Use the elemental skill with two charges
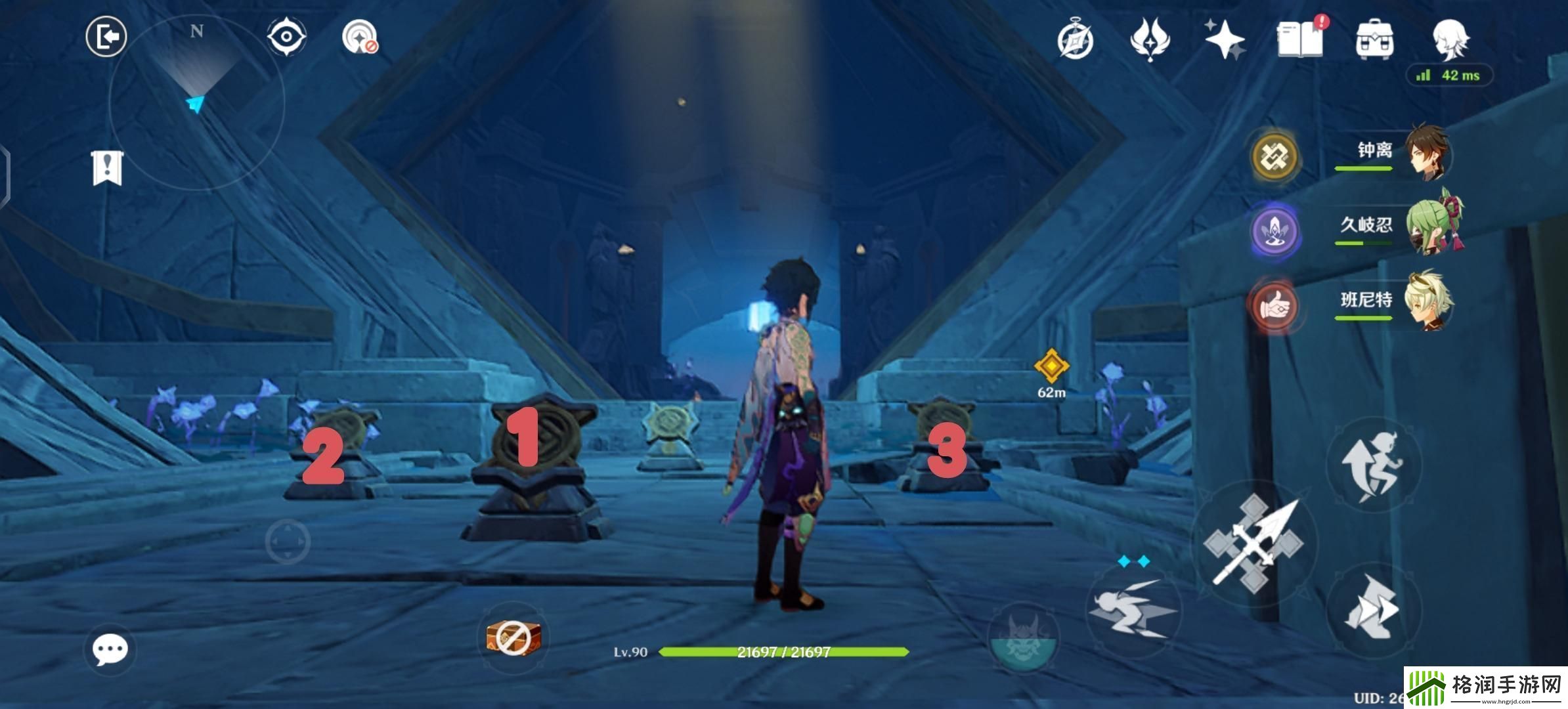1568x709 pixels. pyautogui.click(x=1132, y=608)
